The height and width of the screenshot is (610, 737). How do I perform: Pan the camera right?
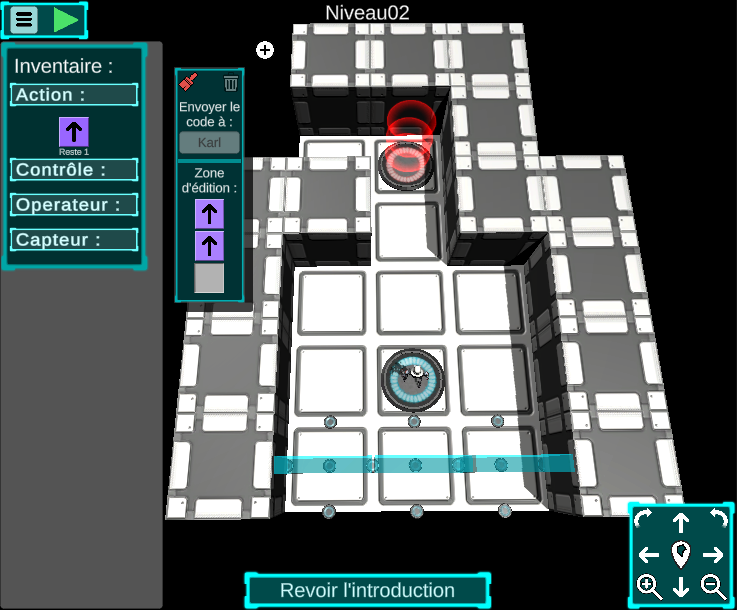coord(713,555)
